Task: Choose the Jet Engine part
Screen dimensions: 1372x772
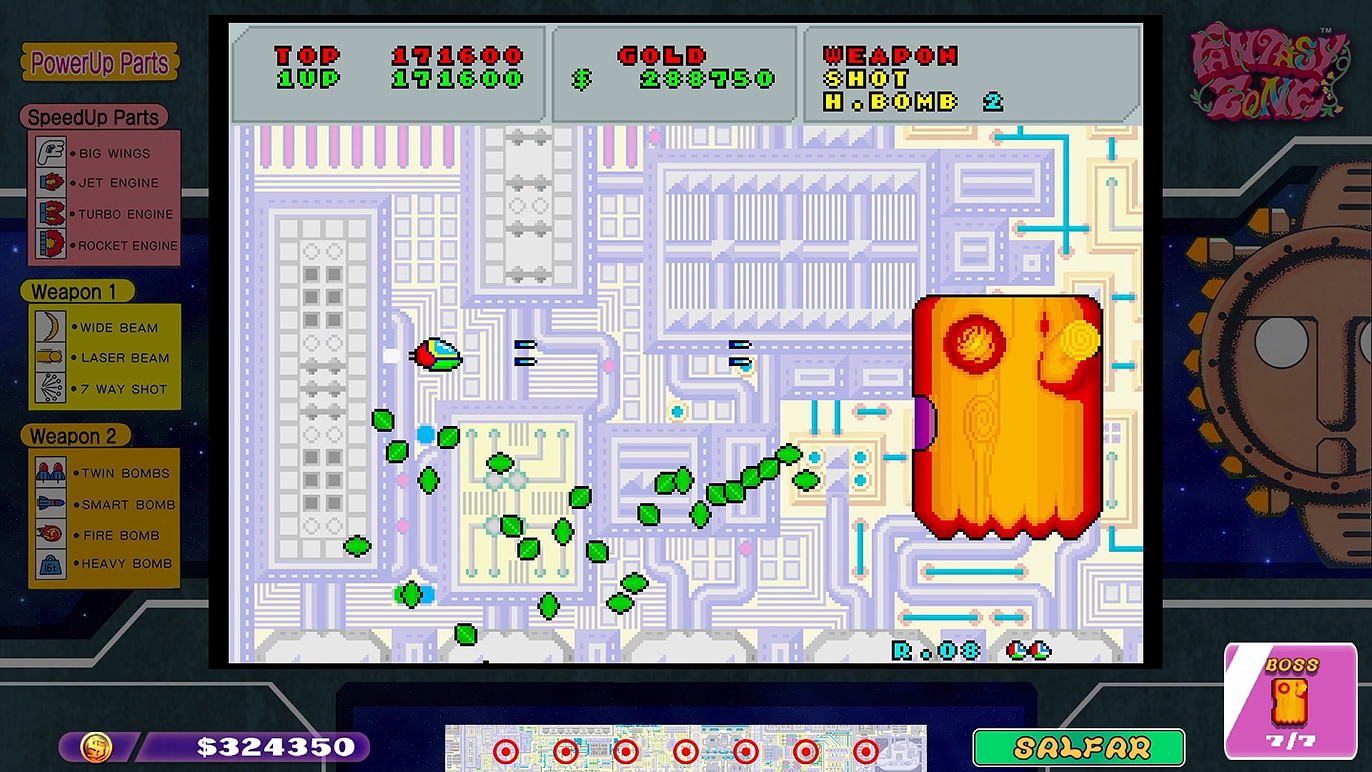Action: [104, 183]
